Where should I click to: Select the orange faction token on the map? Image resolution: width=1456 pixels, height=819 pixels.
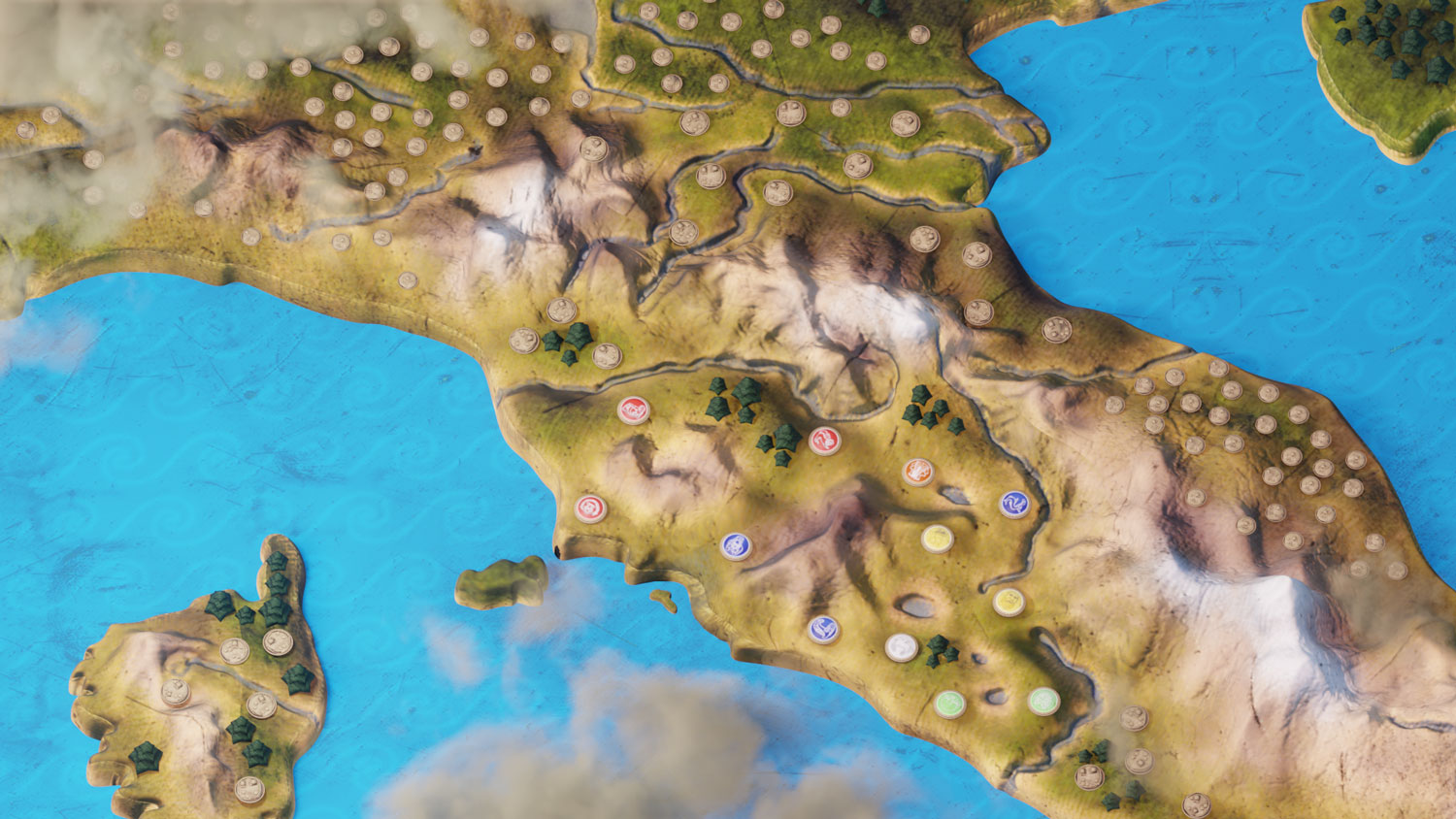(917, 472)
